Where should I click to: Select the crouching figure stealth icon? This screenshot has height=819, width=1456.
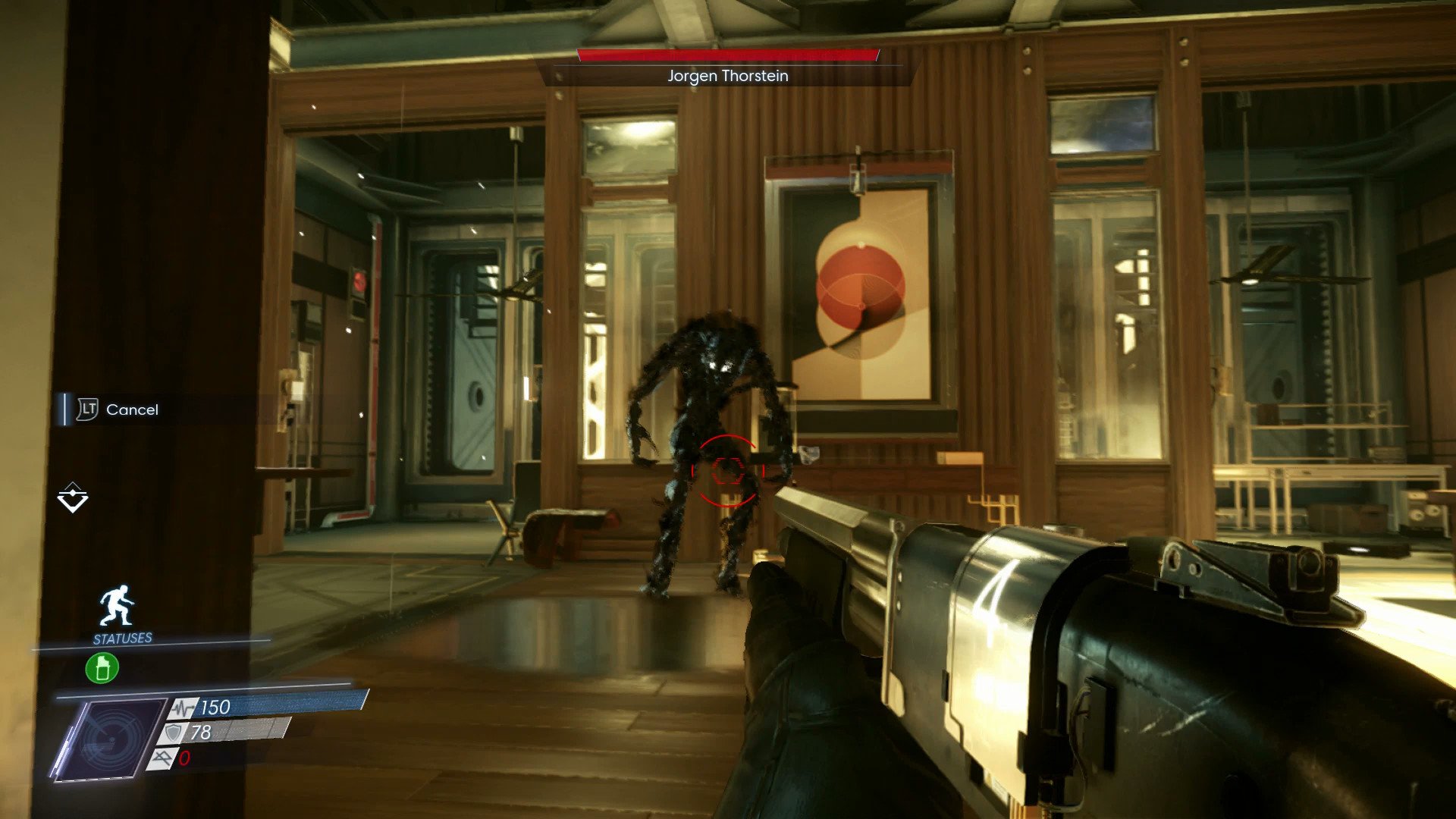(x=117, y=606)
